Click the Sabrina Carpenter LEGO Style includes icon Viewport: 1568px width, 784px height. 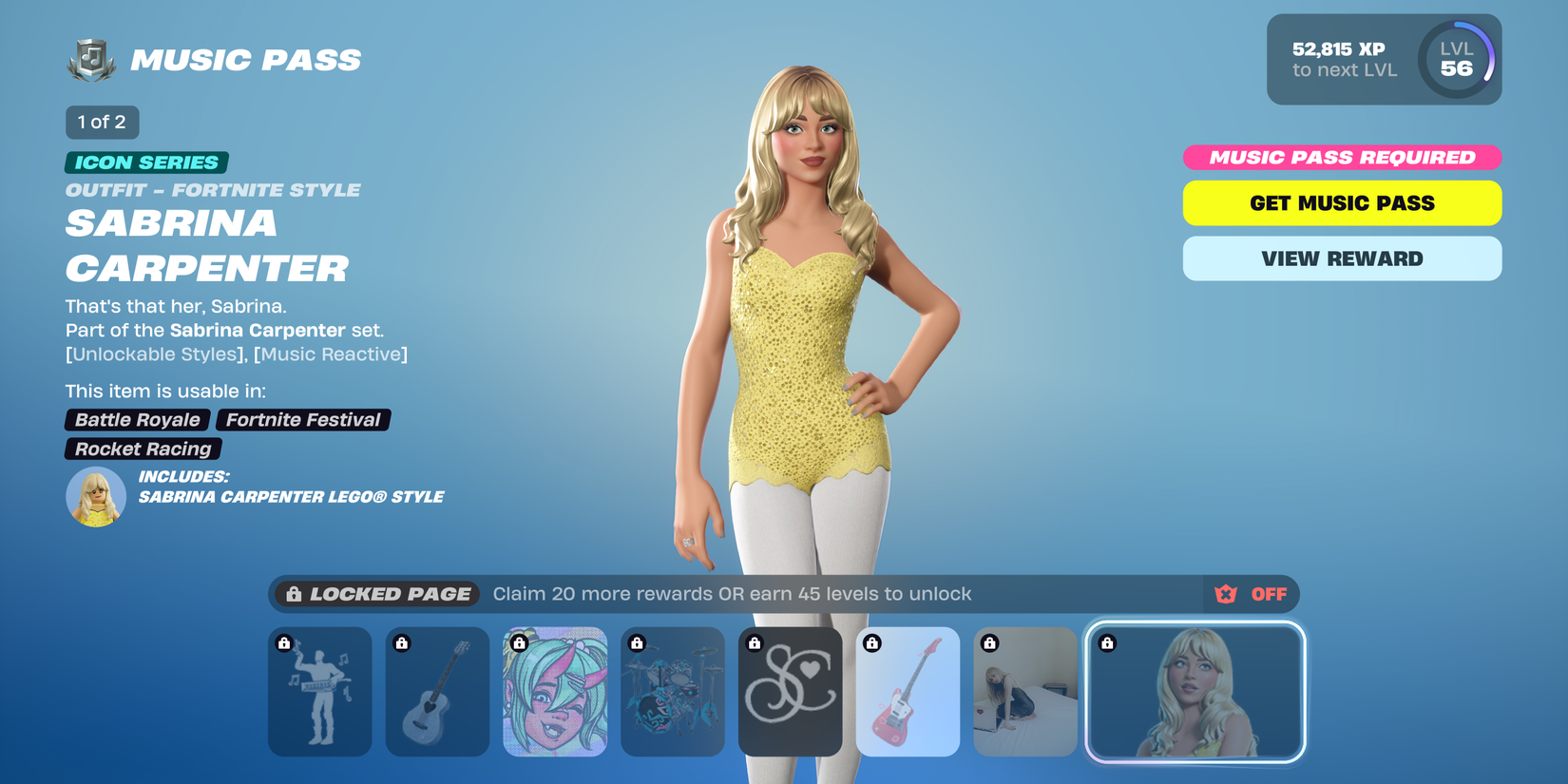(95, 496)
